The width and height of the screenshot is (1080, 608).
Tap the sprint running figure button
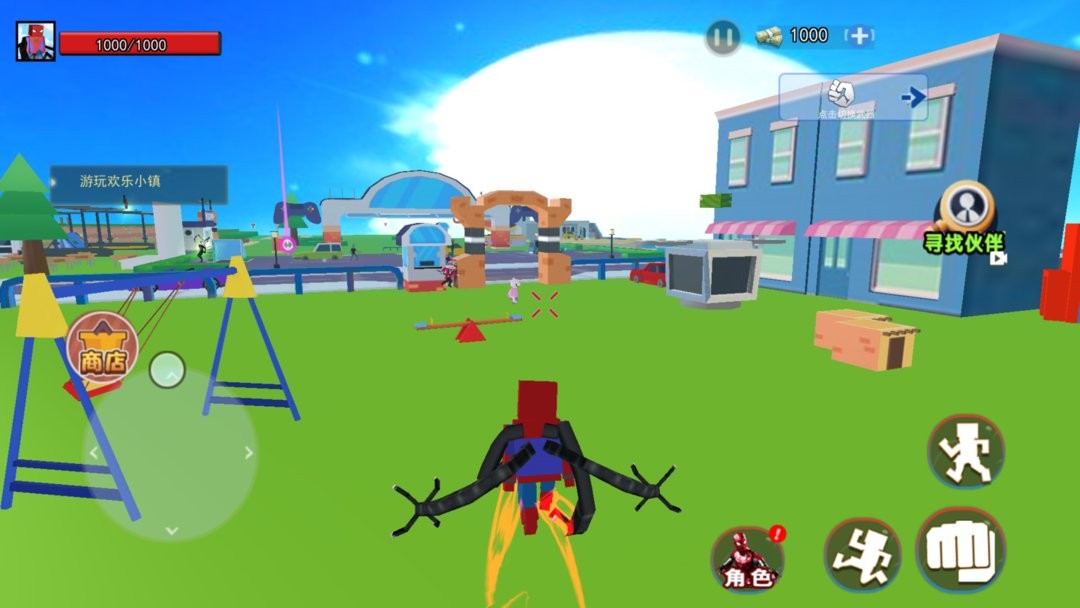coord(862,554)
